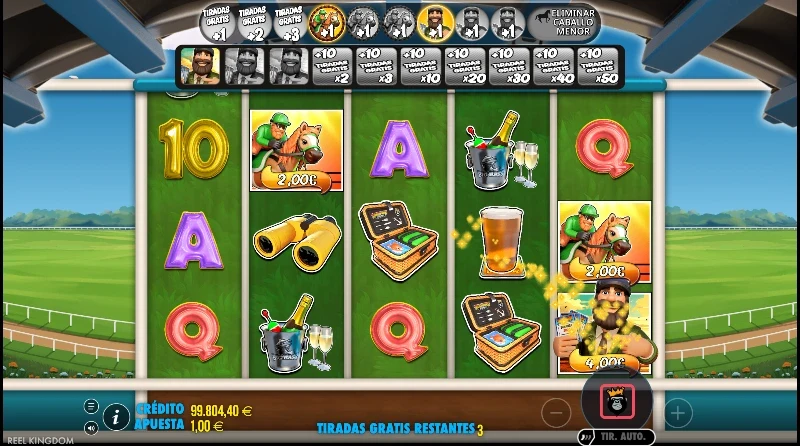Screen dimensions: 800x446
Task: Open the hamburger menu button
Action: (91, 405)
